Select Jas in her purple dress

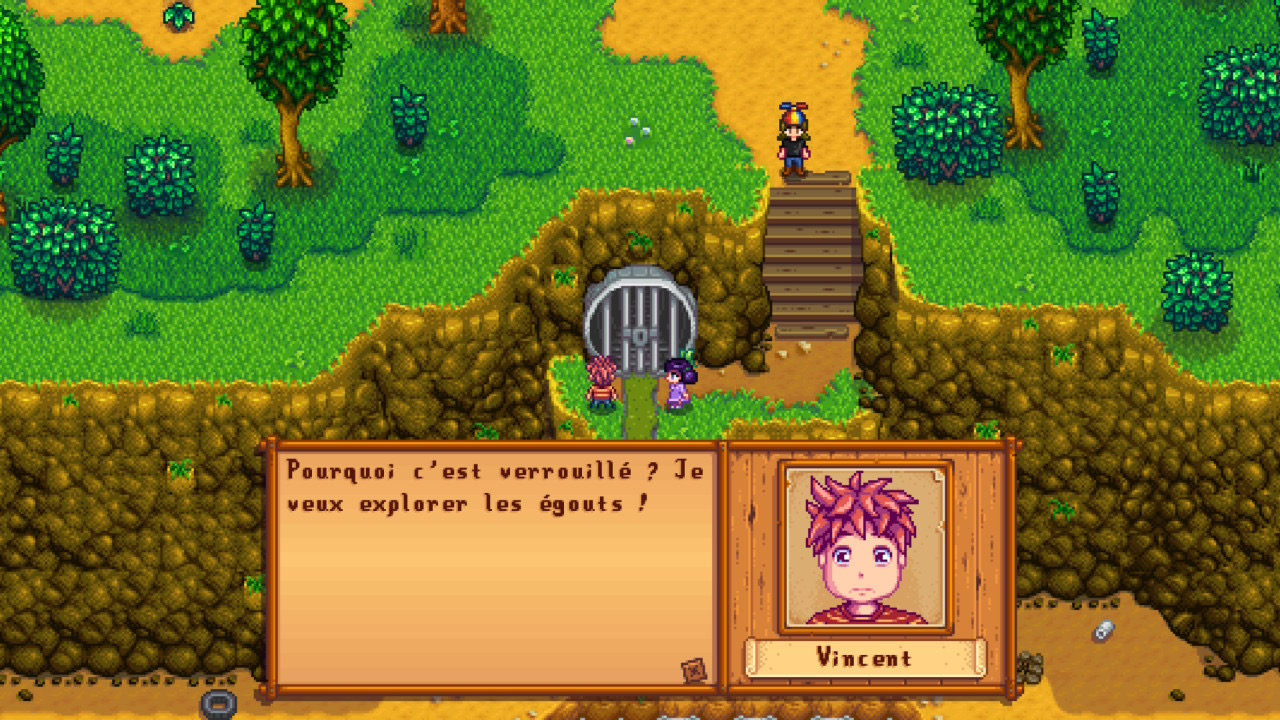click(679, 390)
